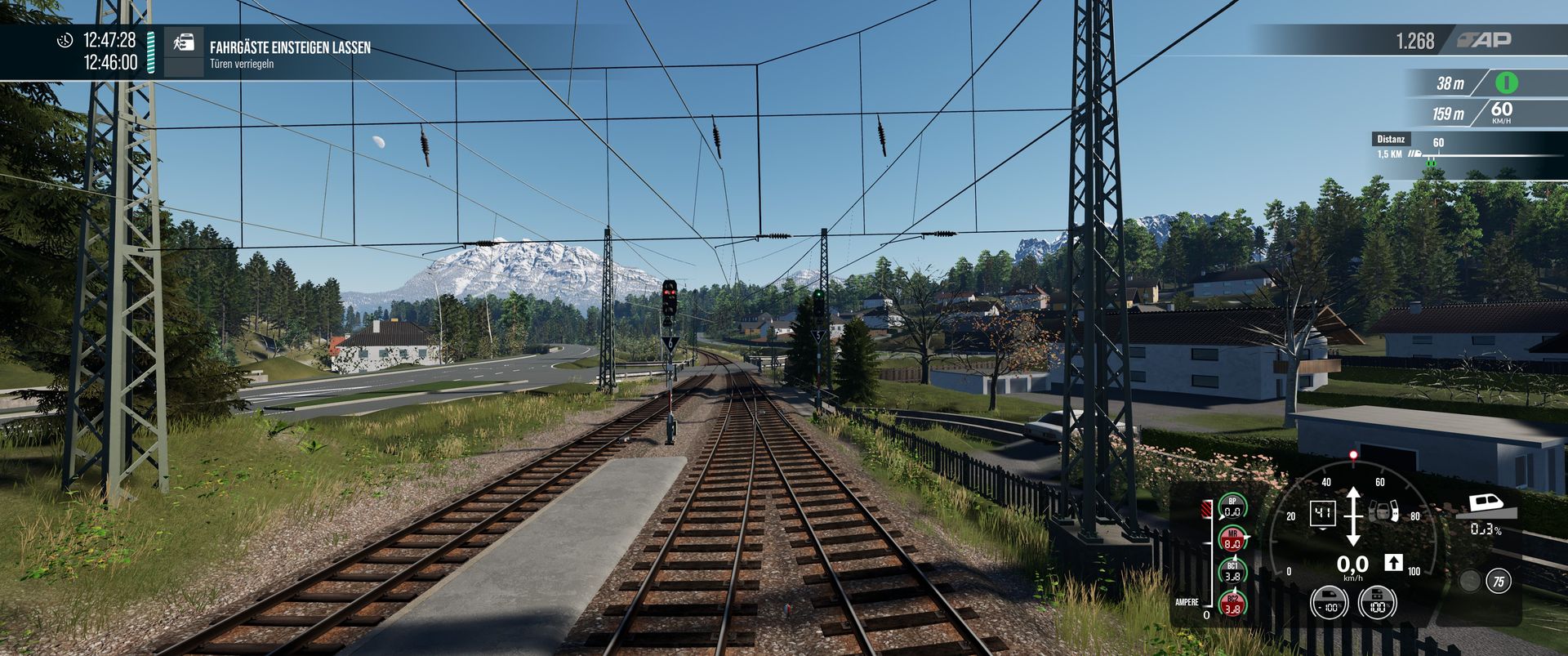This screenshot has height=656, width=1568.
Task: Open the 'Fahrgäste einsteigen lassen' objective
Action: 290,47
